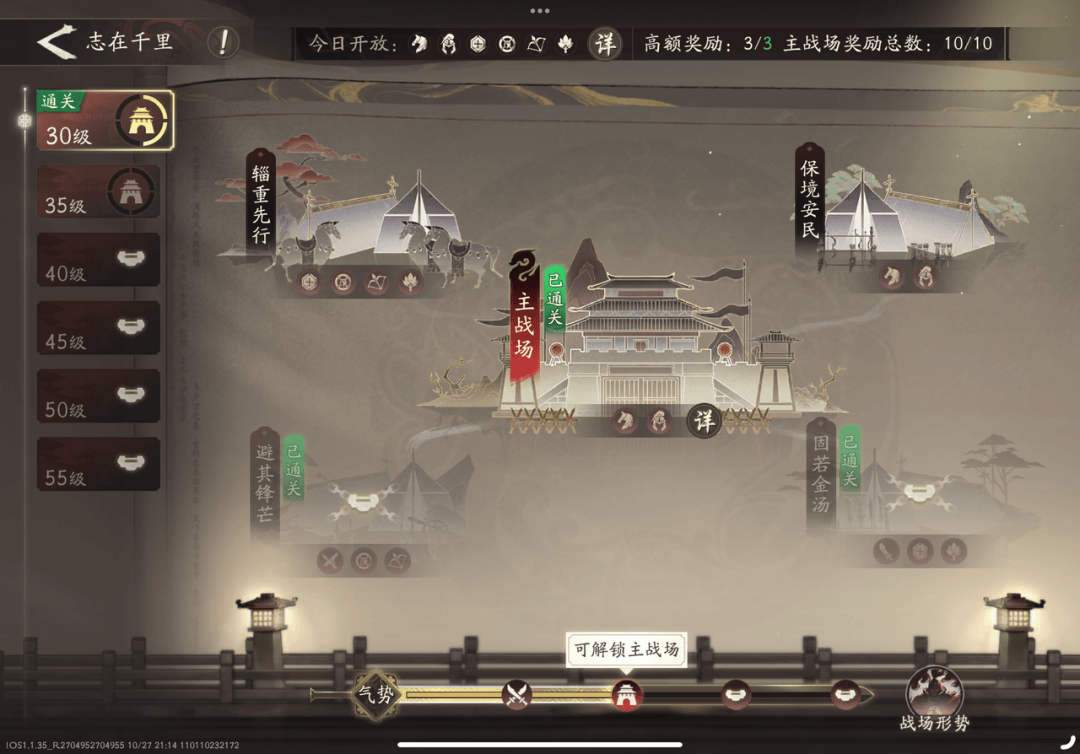The height and width of the screenshot is (754, 1080).
Task: View main battlefield details via 详 button
Action: (705, 421)
